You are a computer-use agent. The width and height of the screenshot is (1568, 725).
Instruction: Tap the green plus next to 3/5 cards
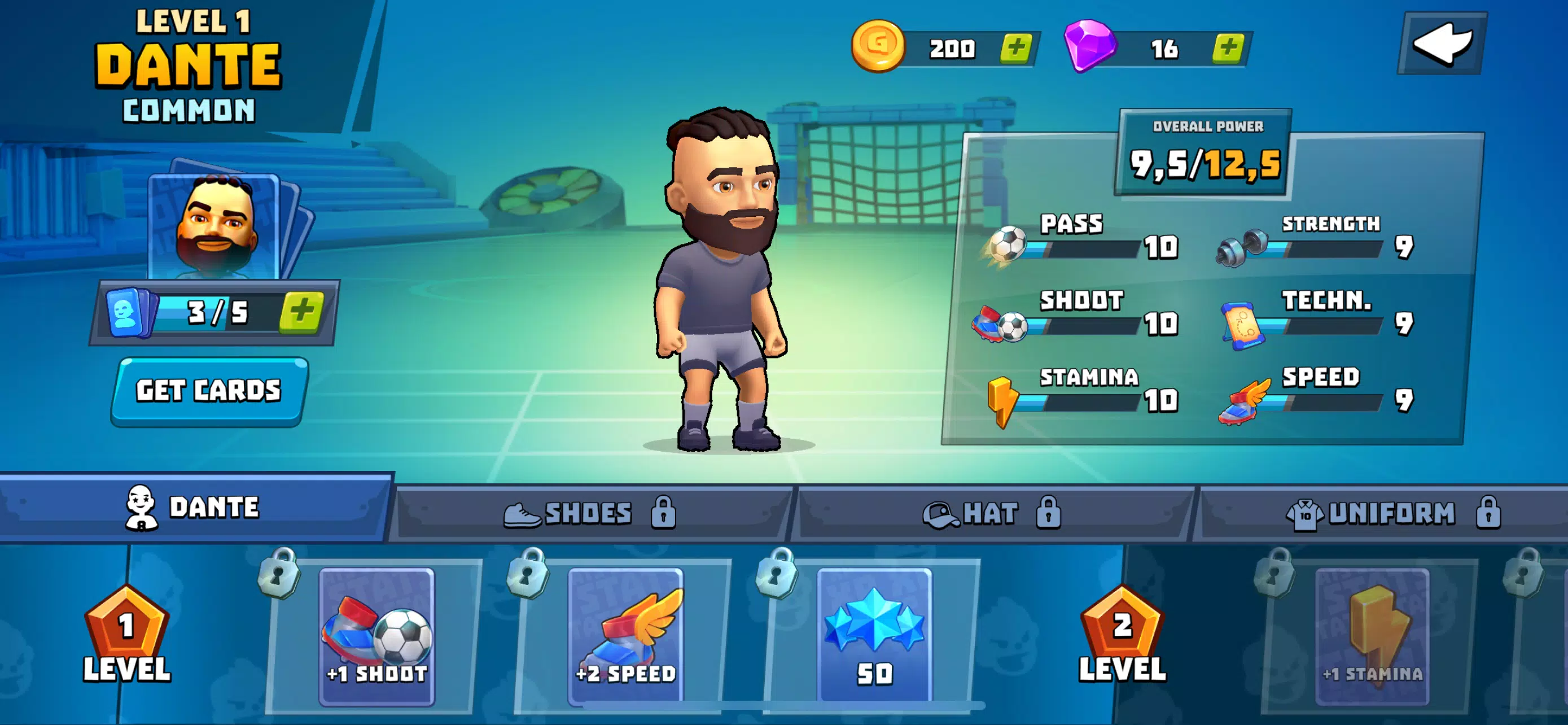coord(303,311)
